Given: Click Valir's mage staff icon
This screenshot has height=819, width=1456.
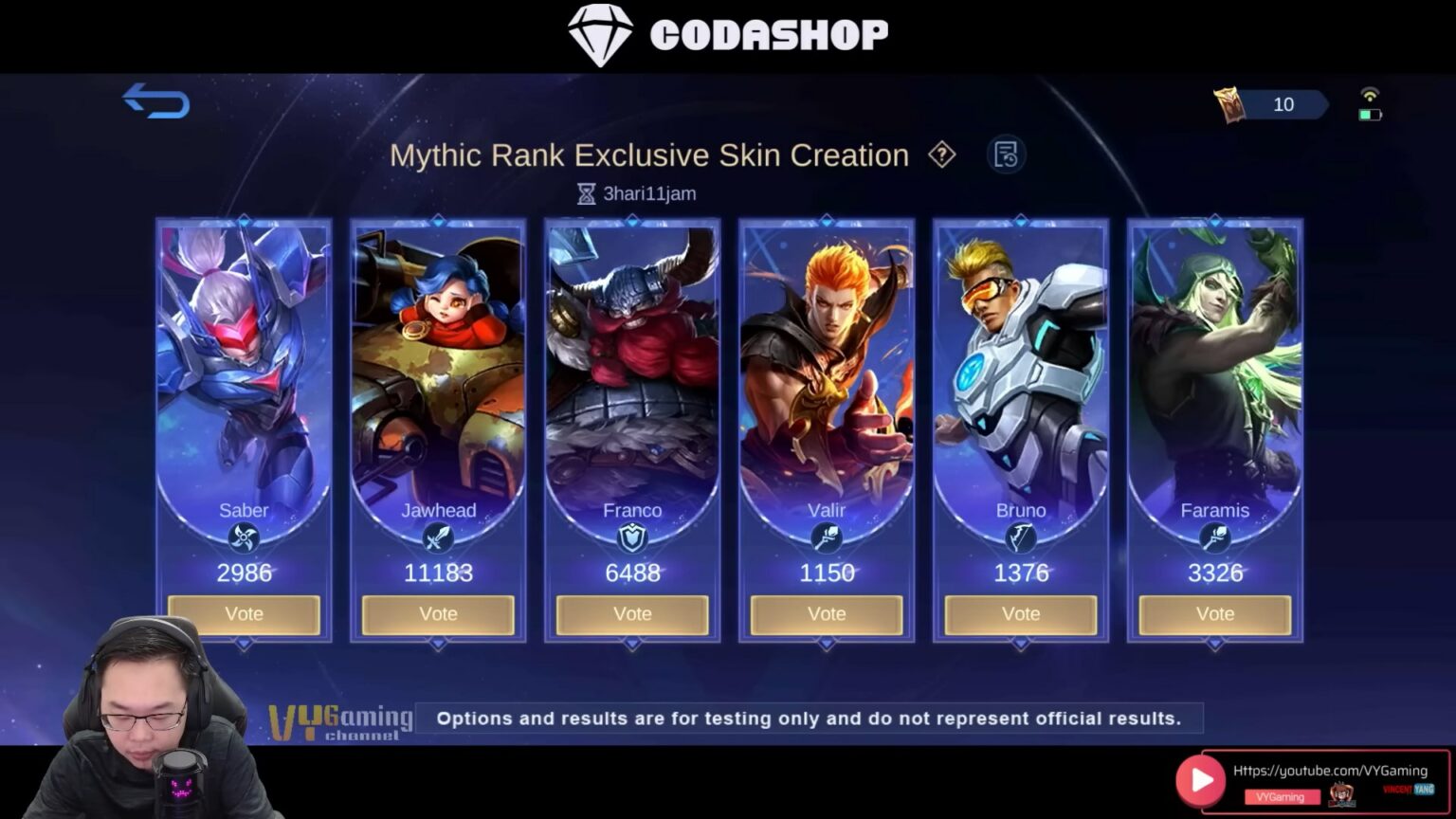Looking at the screenshot, I should point(826,539).
